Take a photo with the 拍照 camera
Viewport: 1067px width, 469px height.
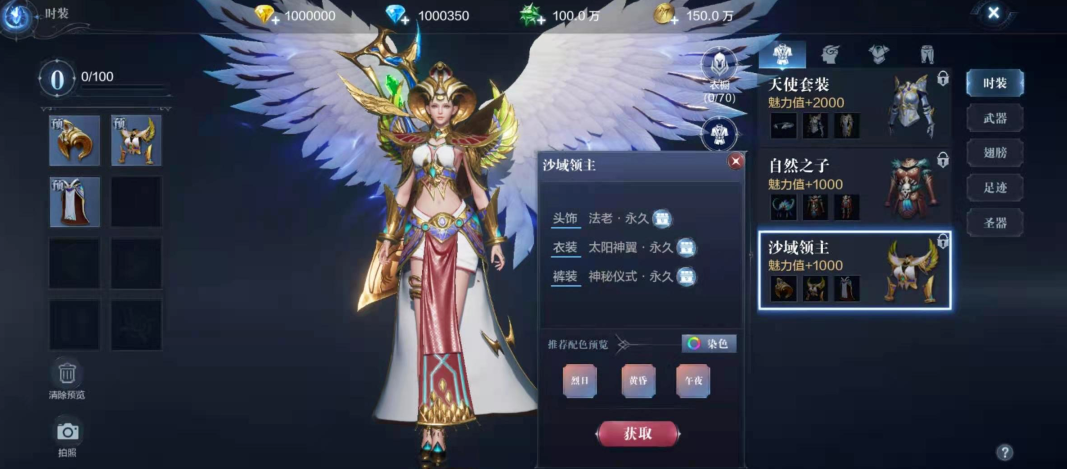coord(67,432)
